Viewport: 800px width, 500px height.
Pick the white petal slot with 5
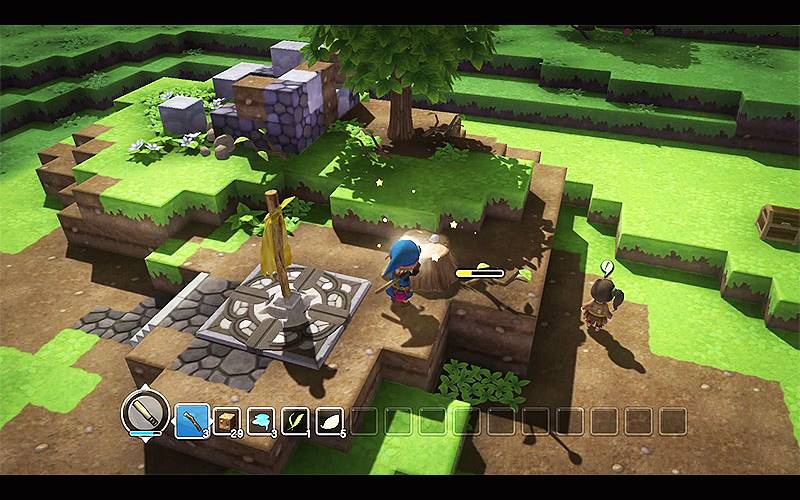click(331, 420)
